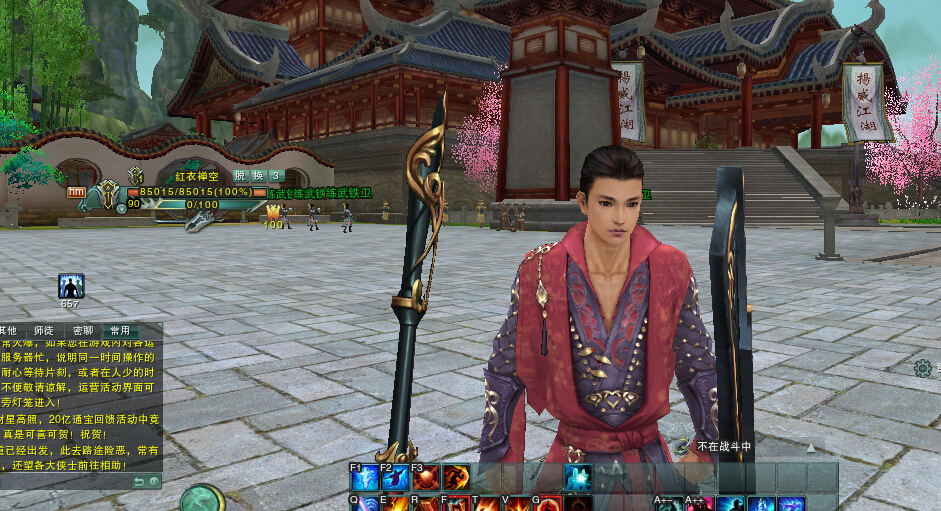This screenshot has width=941, height=511.
Task: Switch to the 其他 chat tab
Action: click(8, 330)
